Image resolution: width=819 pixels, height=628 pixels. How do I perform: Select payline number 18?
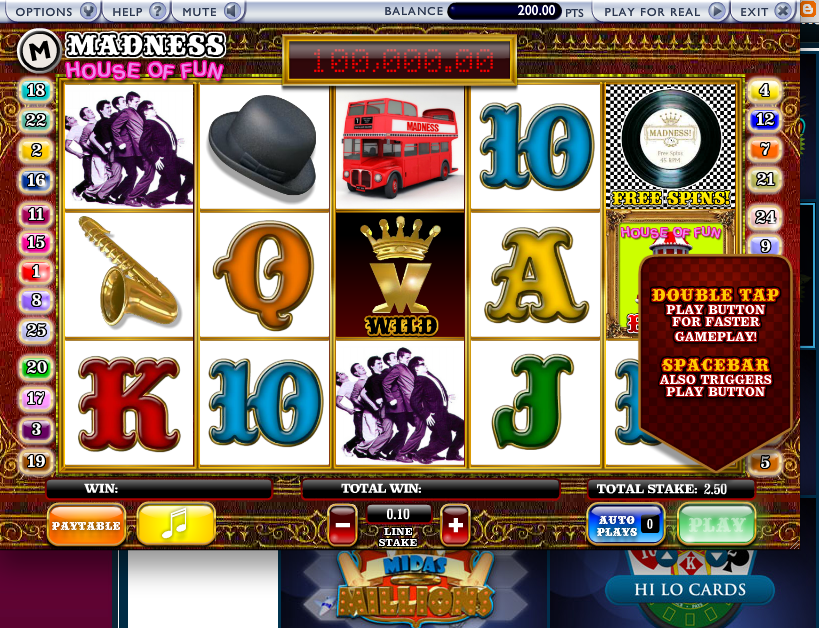tap(36, 91)
